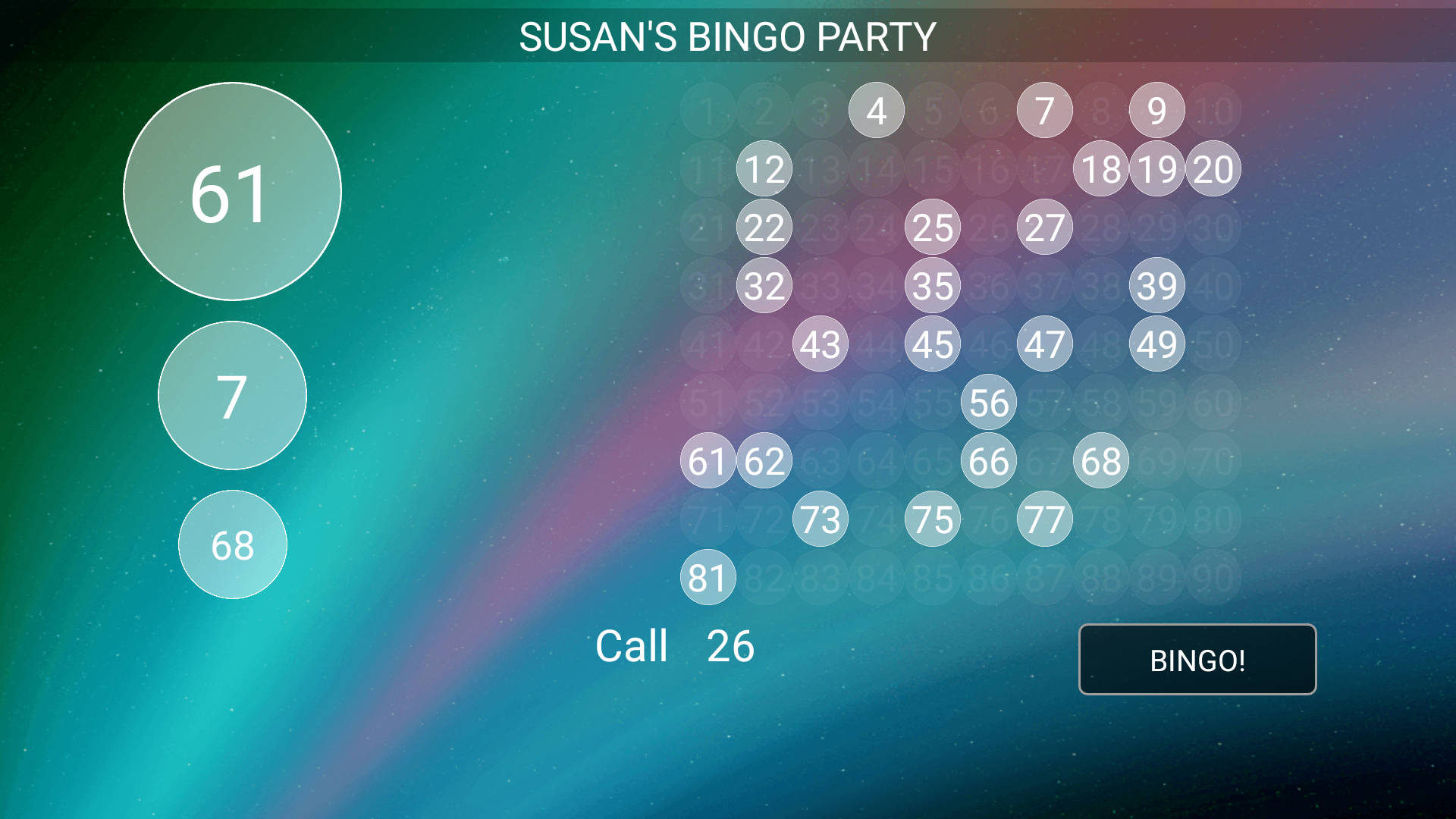This screenshot has height=819, width=1456.
Task: Select number 39 on the bingo board
Action: coord(1156,286)
